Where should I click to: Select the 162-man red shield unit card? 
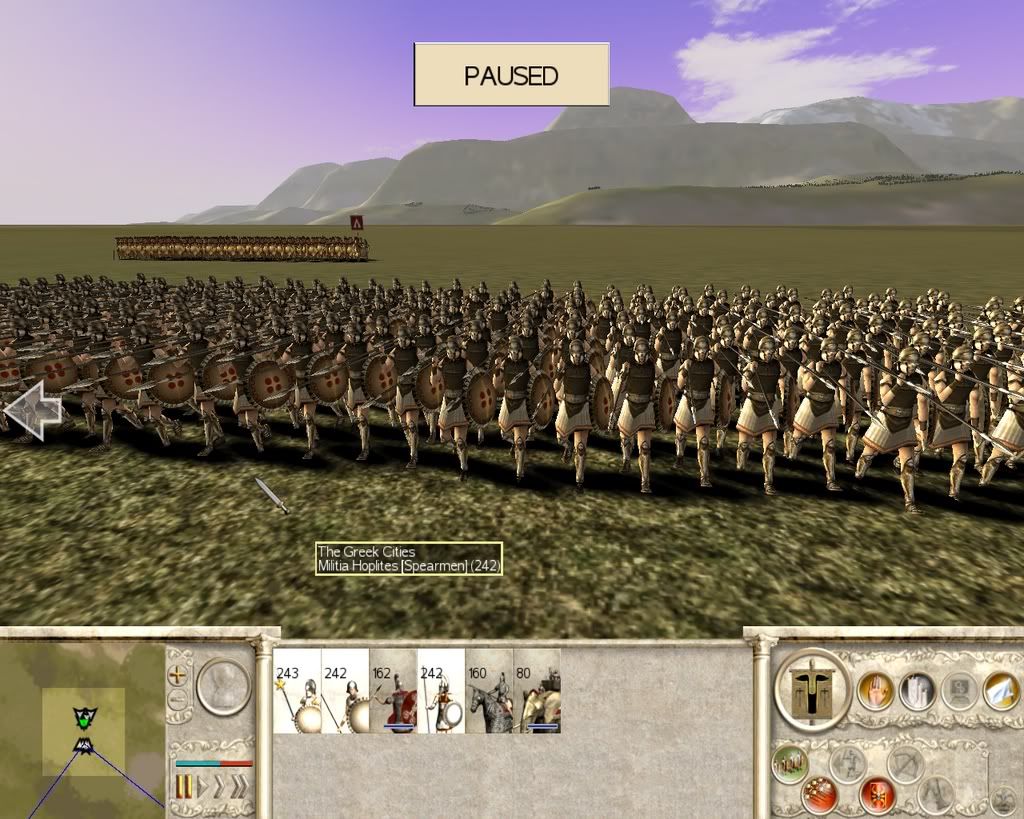coord(393,691)
